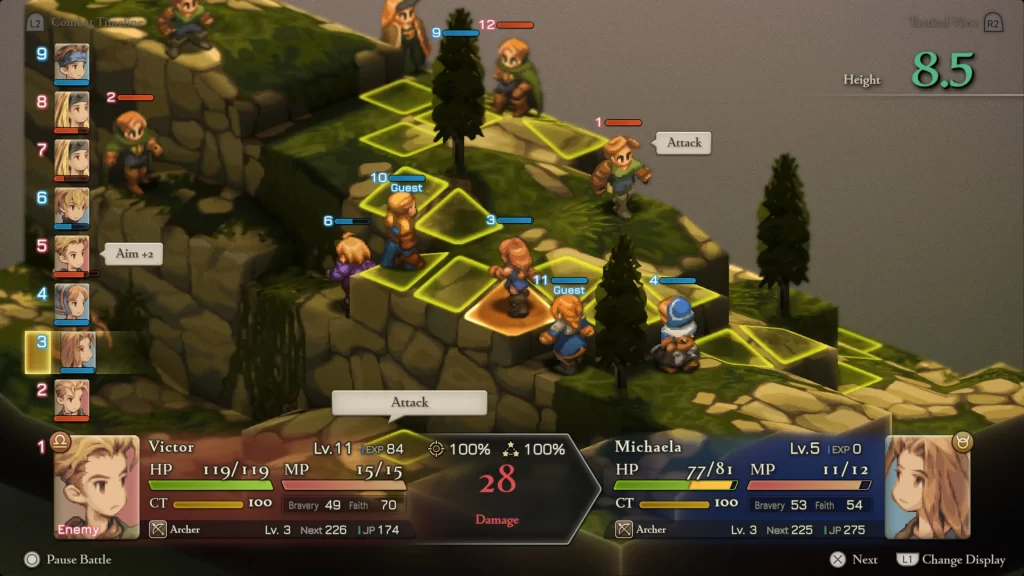Click Victor's Archer job icon
Image resolution: width=1024 pixels, height=576 pixels.
pyautogui.click(x=158, y=530)
